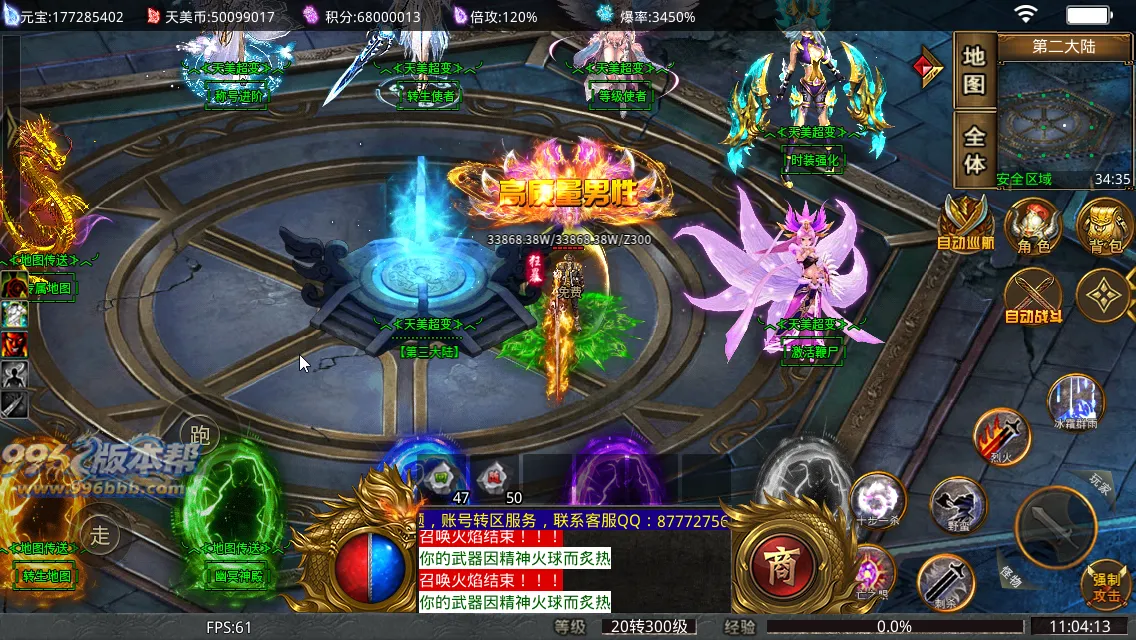
Task: Activate the 烈火 sword skill
Action: [x=1002, y=436]
